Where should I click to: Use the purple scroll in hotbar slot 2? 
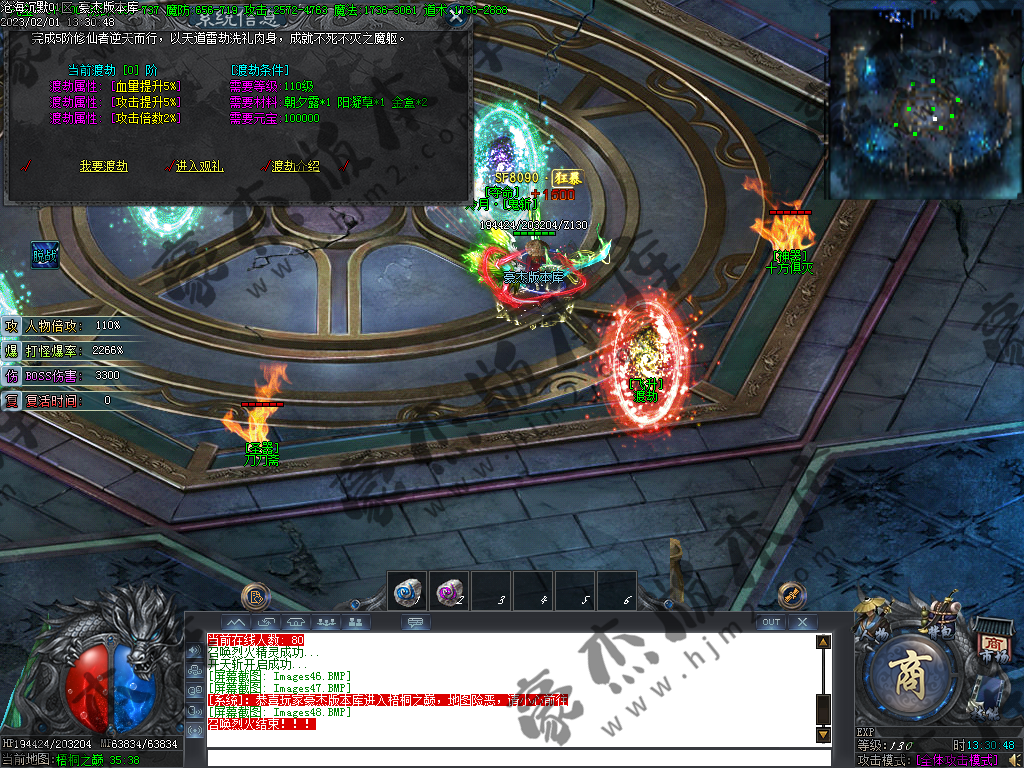(x=449, y=592)
